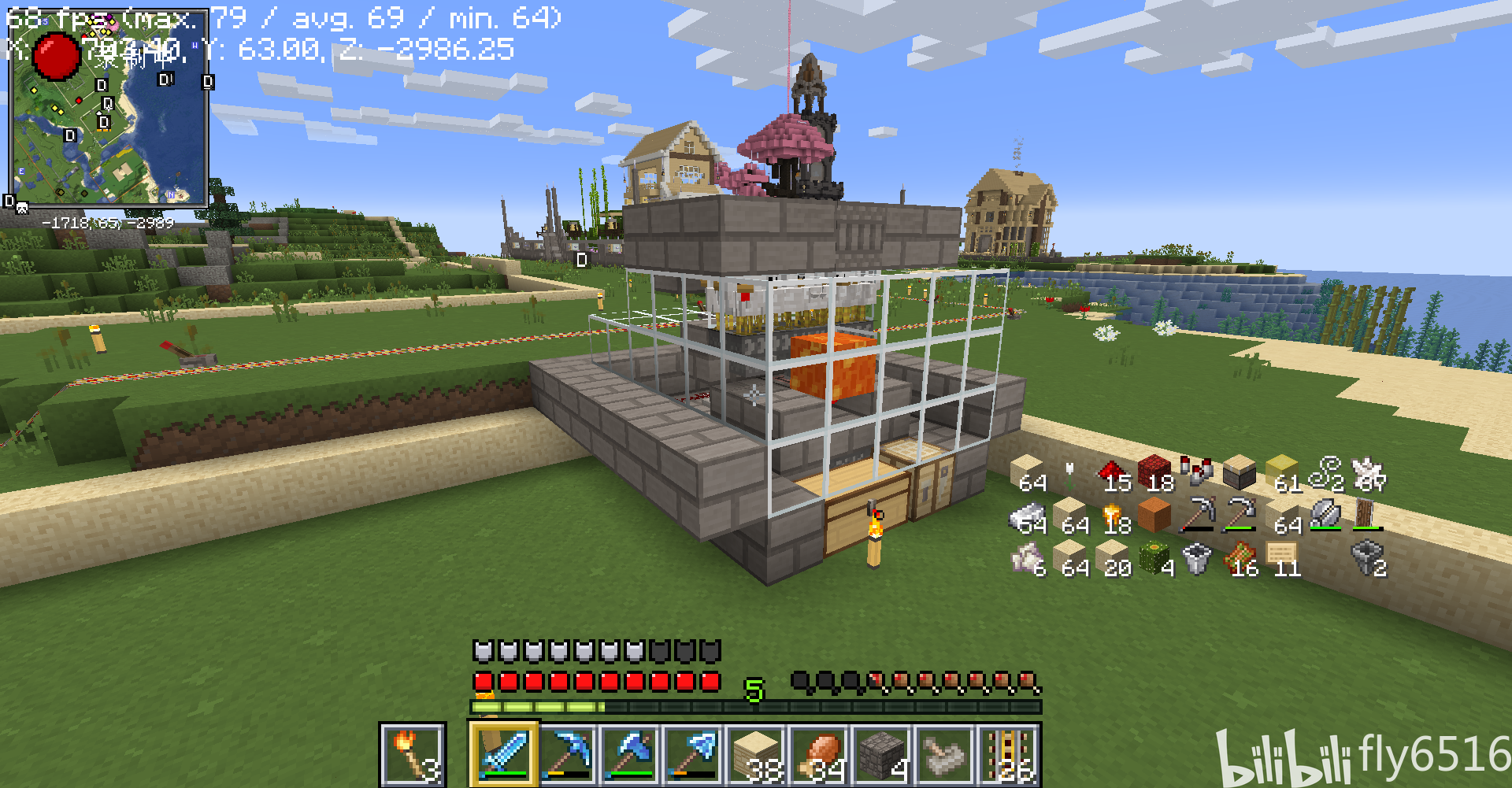Click the piston in the inventory overlay

[1240, 473]
